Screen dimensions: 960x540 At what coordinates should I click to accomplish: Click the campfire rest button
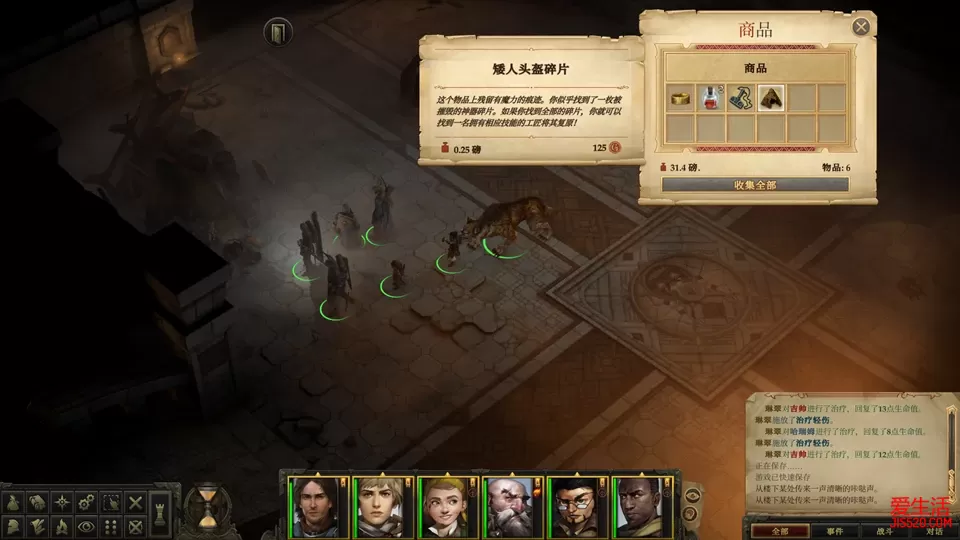coord(62,526)
